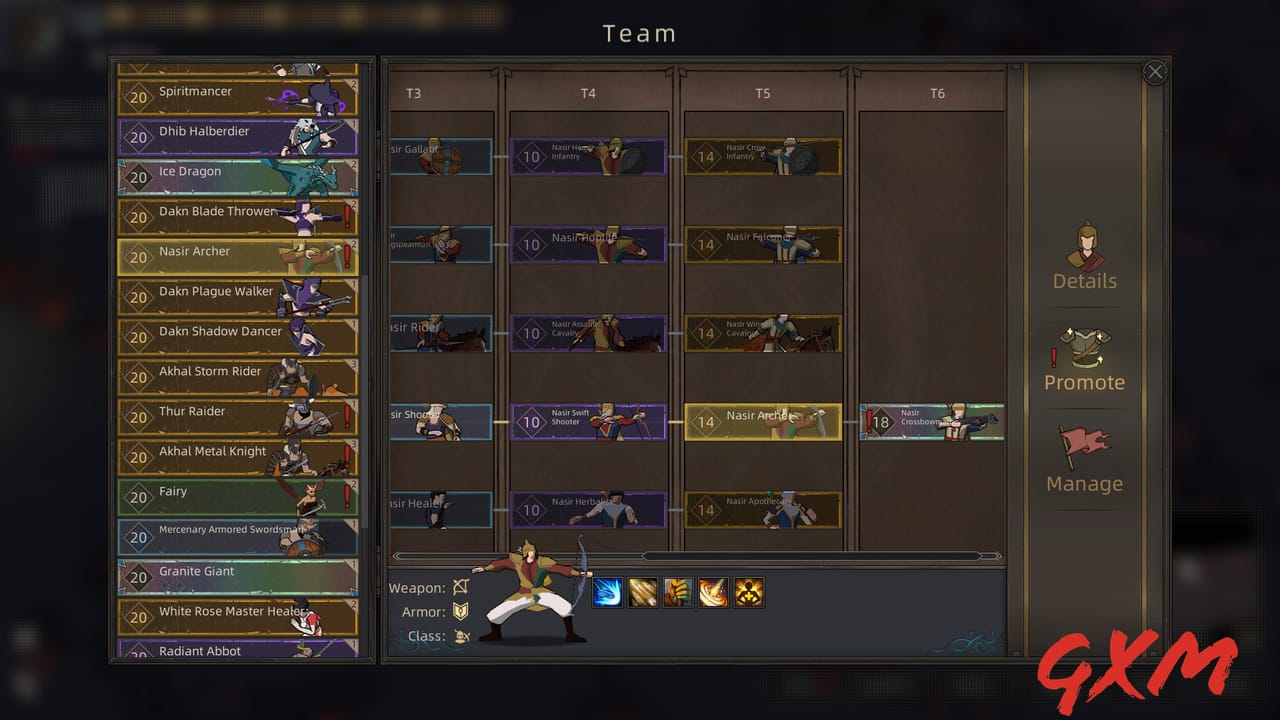This screenshot has width=1280, height=720.
Task: Click the Promote button
Action: (x=1084, y=382)
